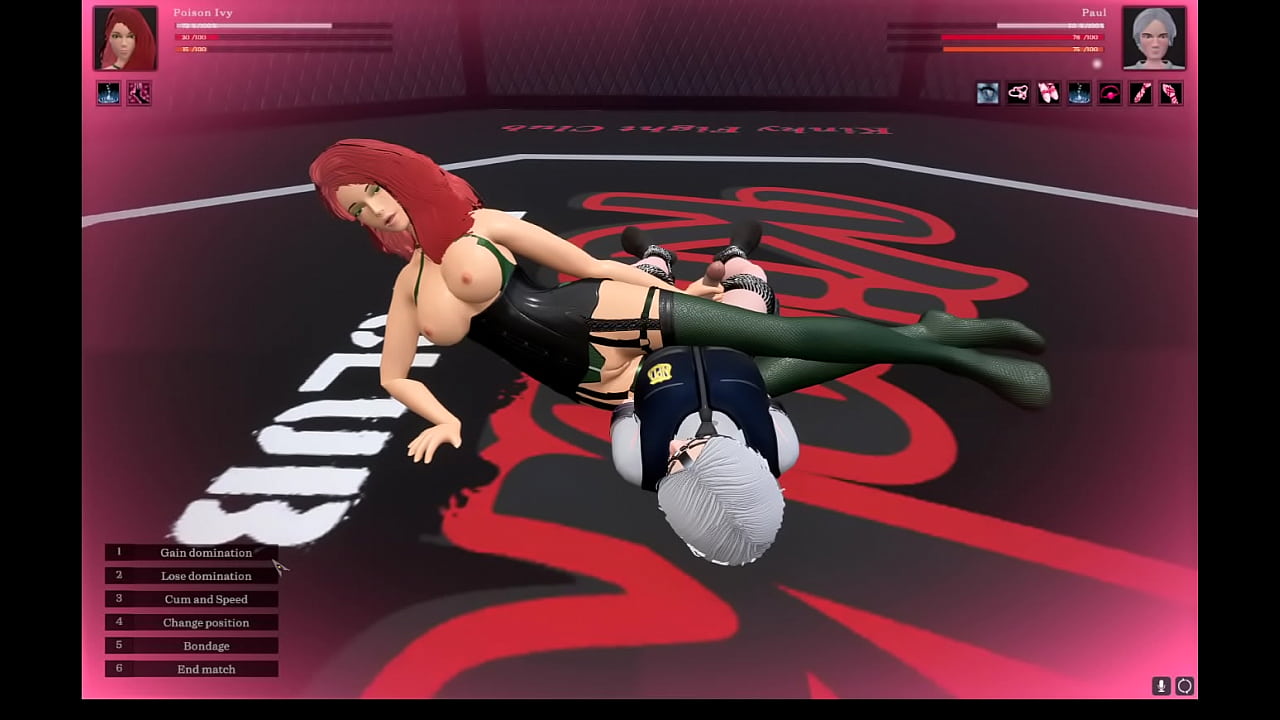Toggle the loop recording button at bottom right
The image size is (1280, 720).
coord(1184,686)
